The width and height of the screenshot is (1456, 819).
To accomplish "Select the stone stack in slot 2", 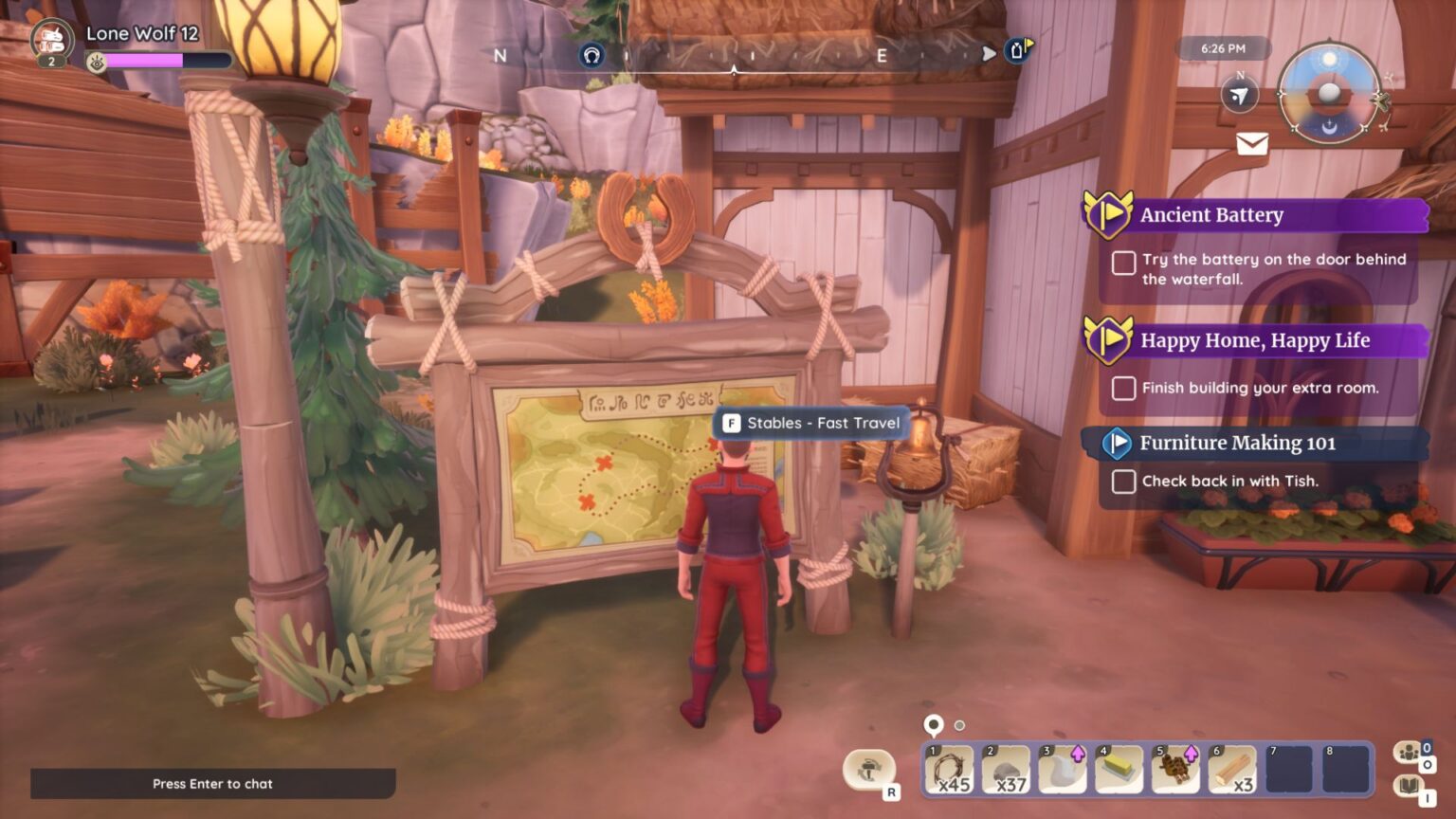I will (x=1006, y=769).
